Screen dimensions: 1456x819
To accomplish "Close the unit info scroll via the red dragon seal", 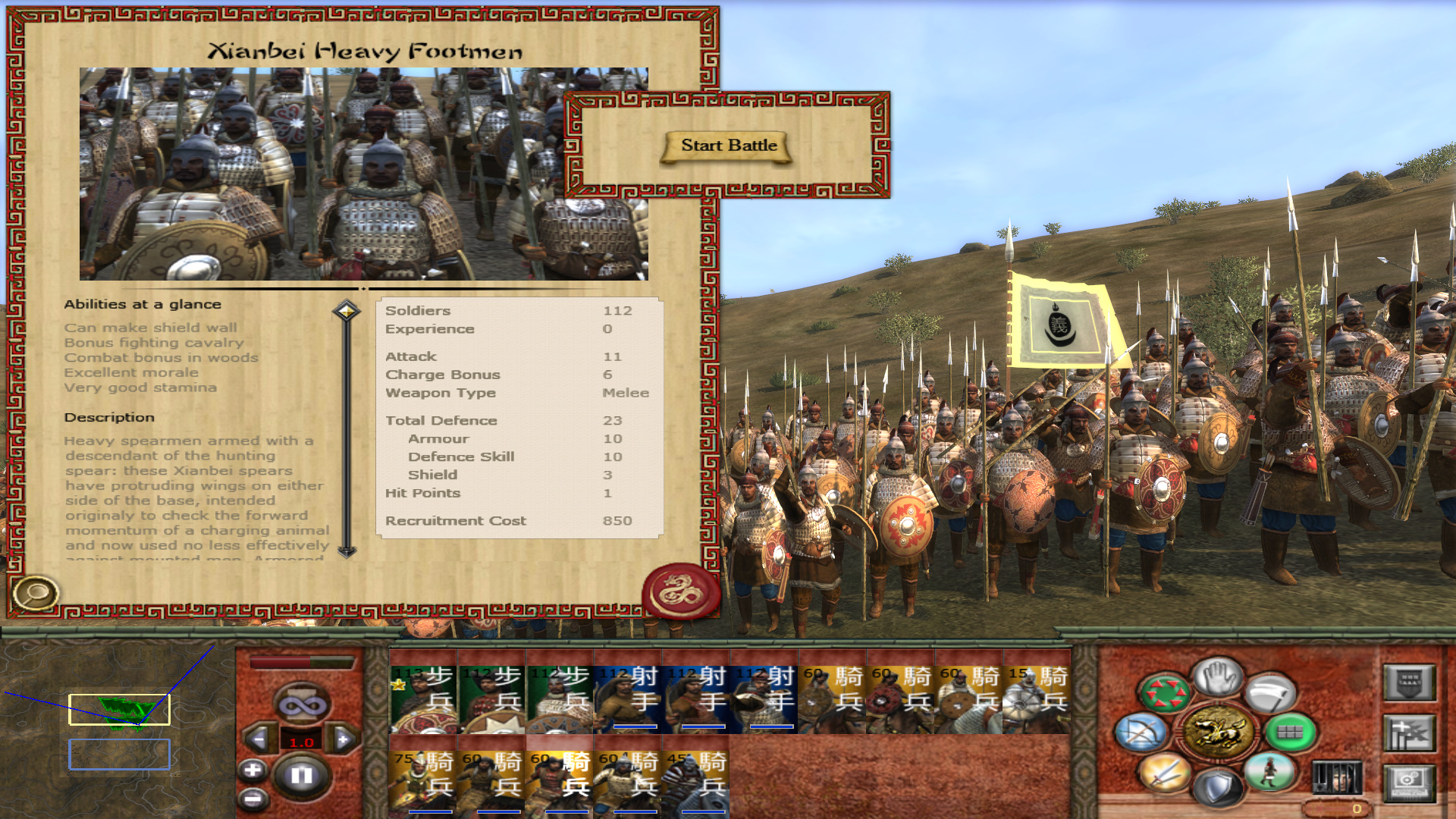I will pyautogui.click(x=680, y=591).
